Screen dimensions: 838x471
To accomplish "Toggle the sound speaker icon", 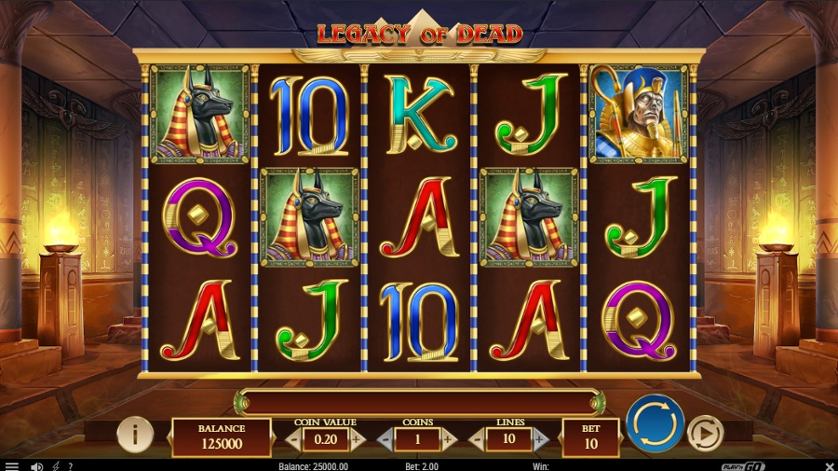I will 37,465.
